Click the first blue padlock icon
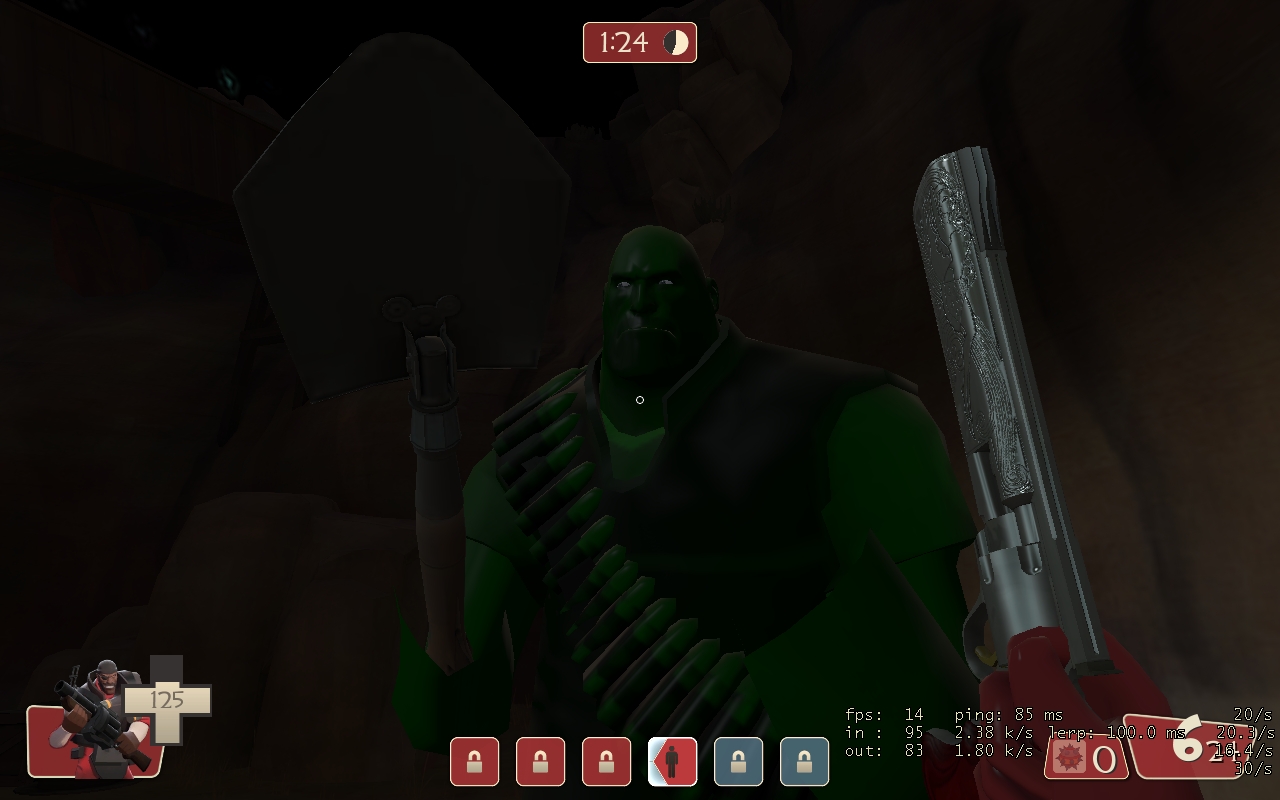The width and height of the screenshot is (1280, 800). (x=738, y=761)
